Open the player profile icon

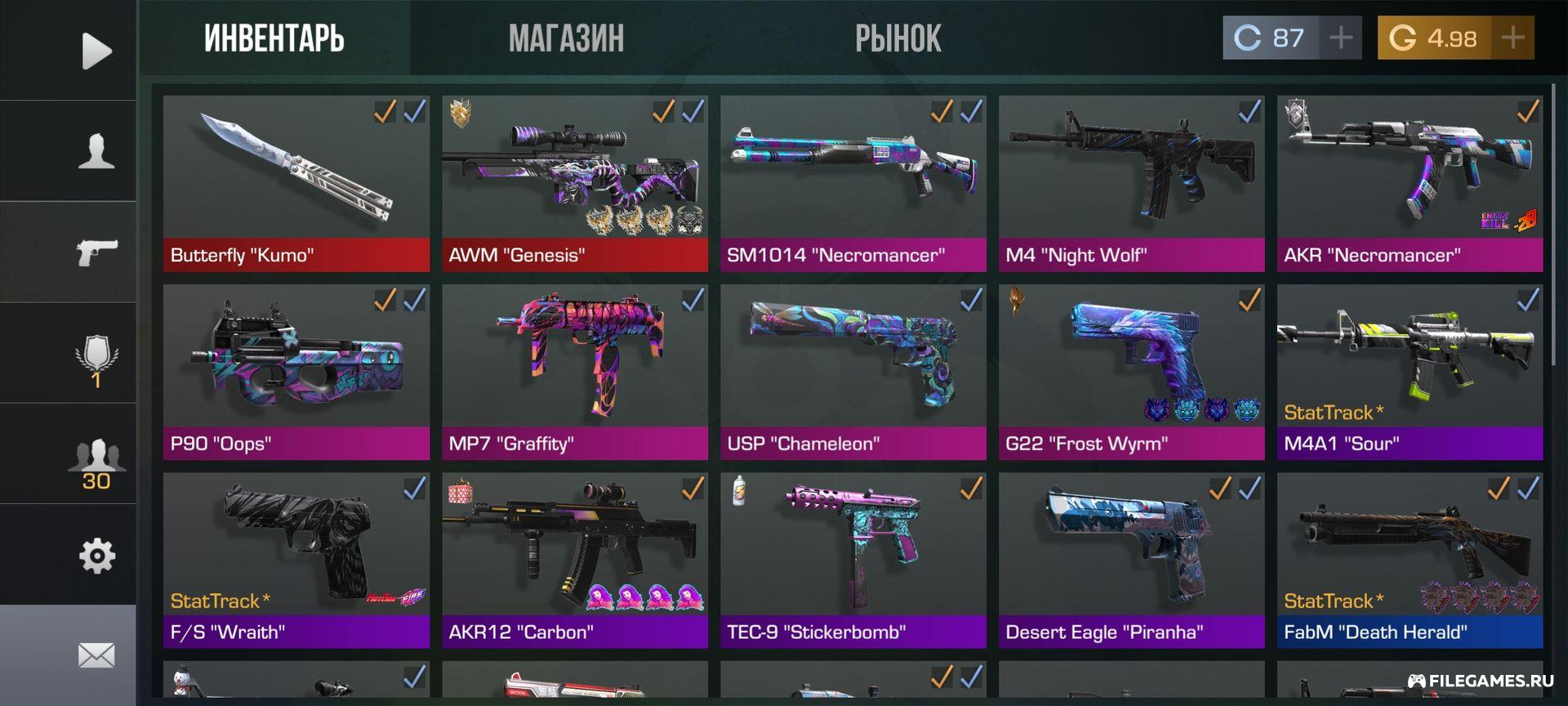(x=96, y=151)
